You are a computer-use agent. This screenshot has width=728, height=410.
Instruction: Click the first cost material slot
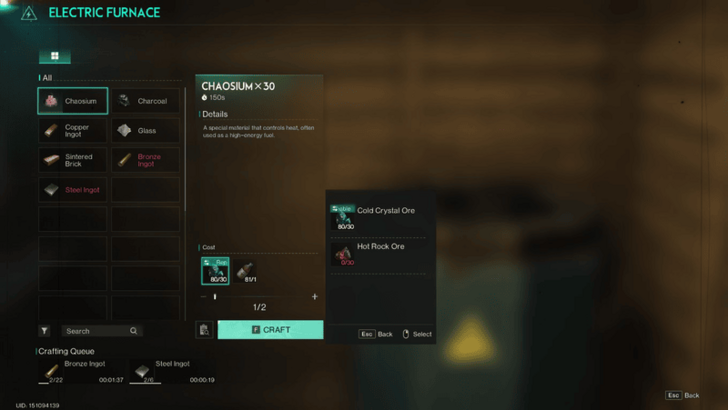point(214,270)
